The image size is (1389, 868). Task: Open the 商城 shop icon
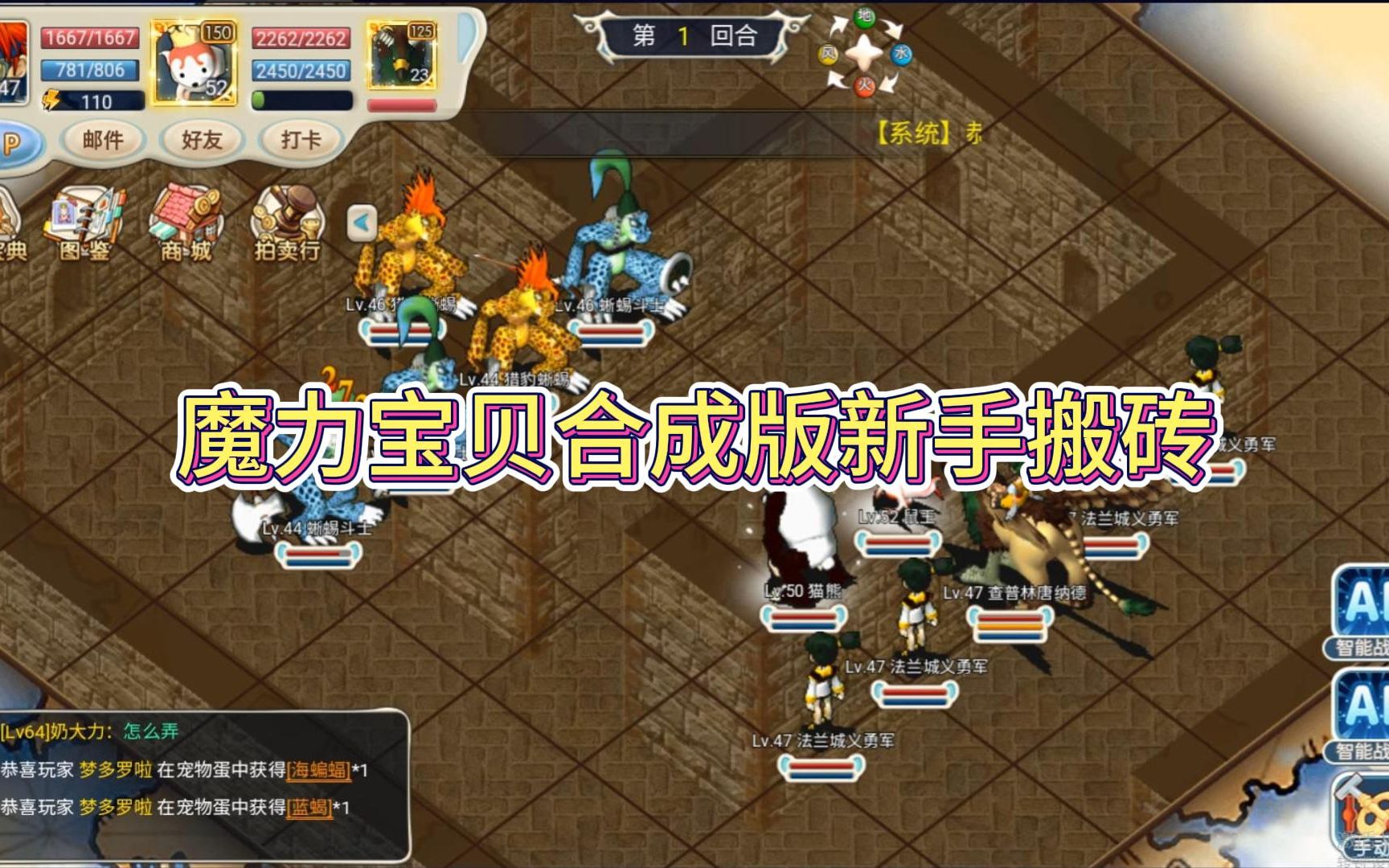186,225
